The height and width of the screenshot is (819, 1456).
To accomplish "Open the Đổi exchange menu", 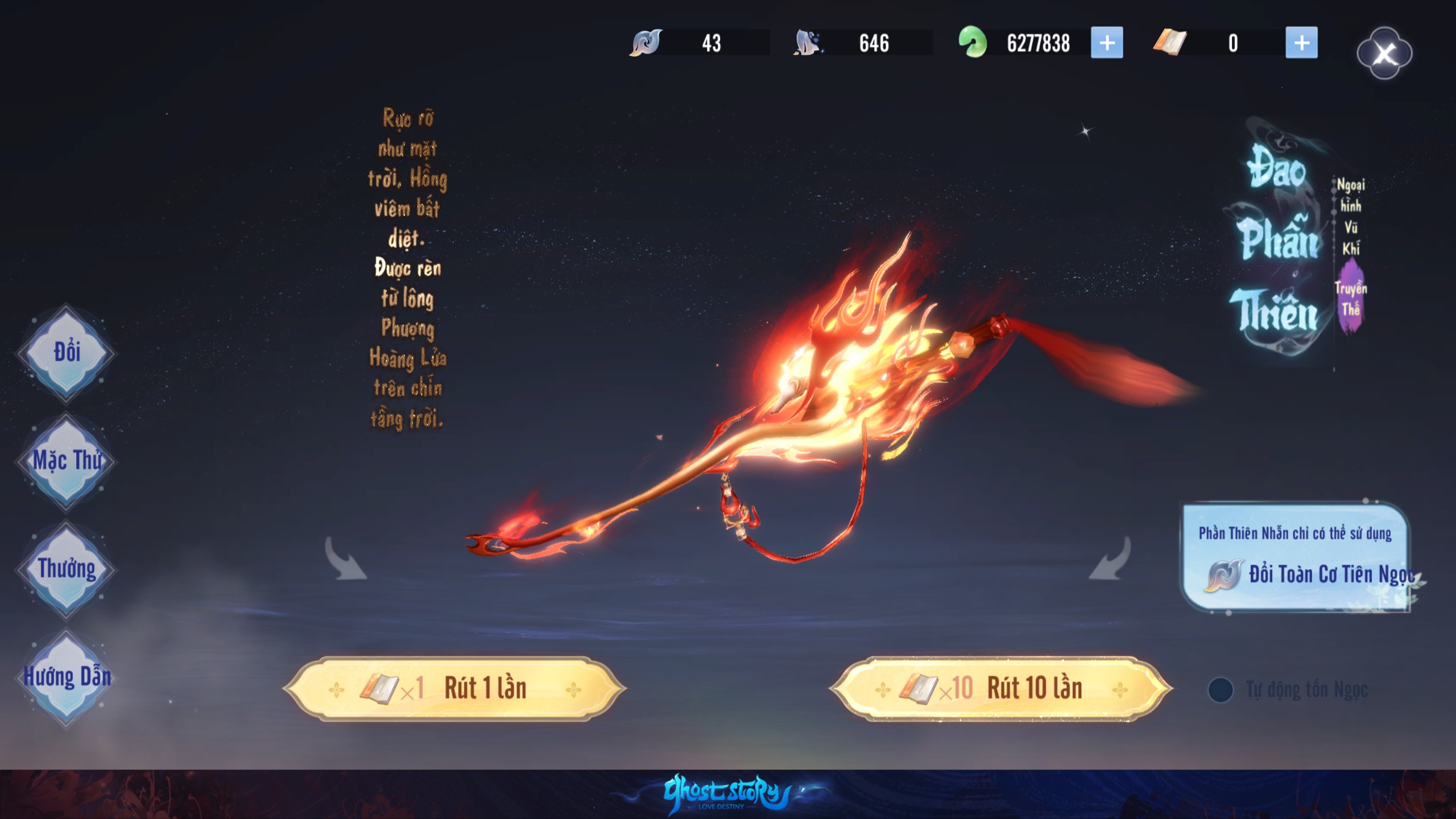I will point(67,353).
